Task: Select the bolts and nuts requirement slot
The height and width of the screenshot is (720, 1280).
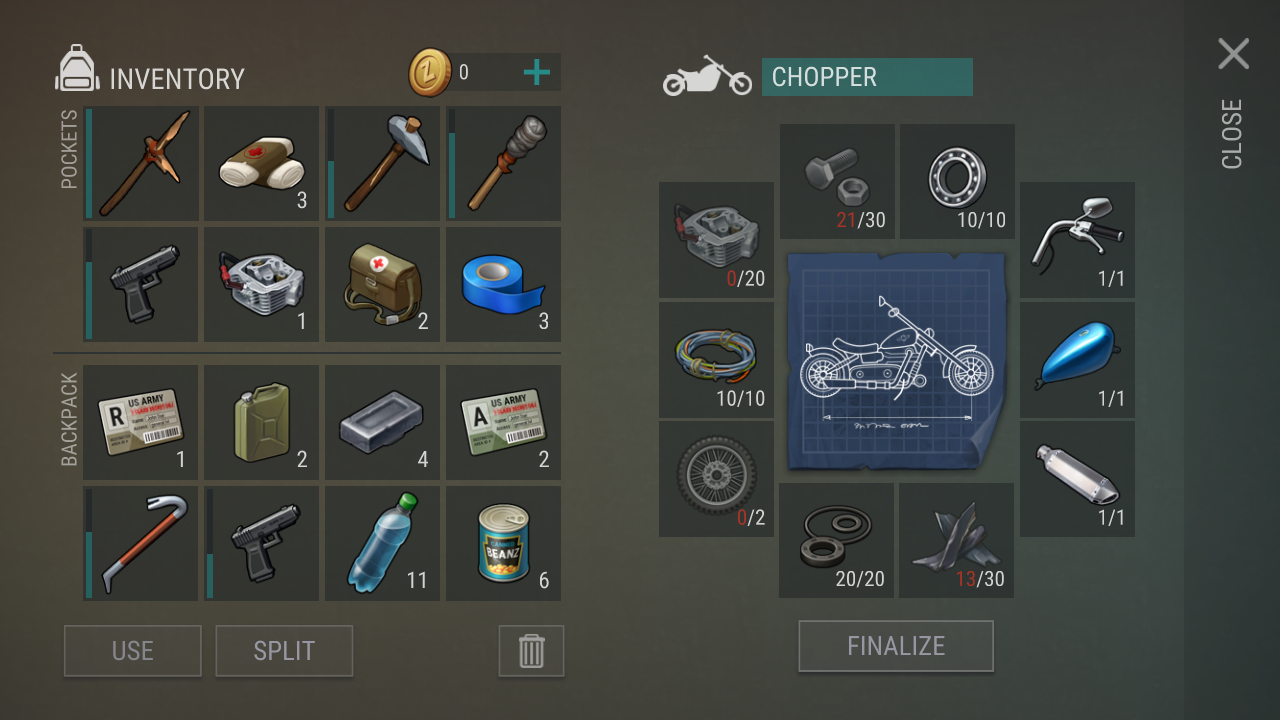Action: [x=837, y=182]
